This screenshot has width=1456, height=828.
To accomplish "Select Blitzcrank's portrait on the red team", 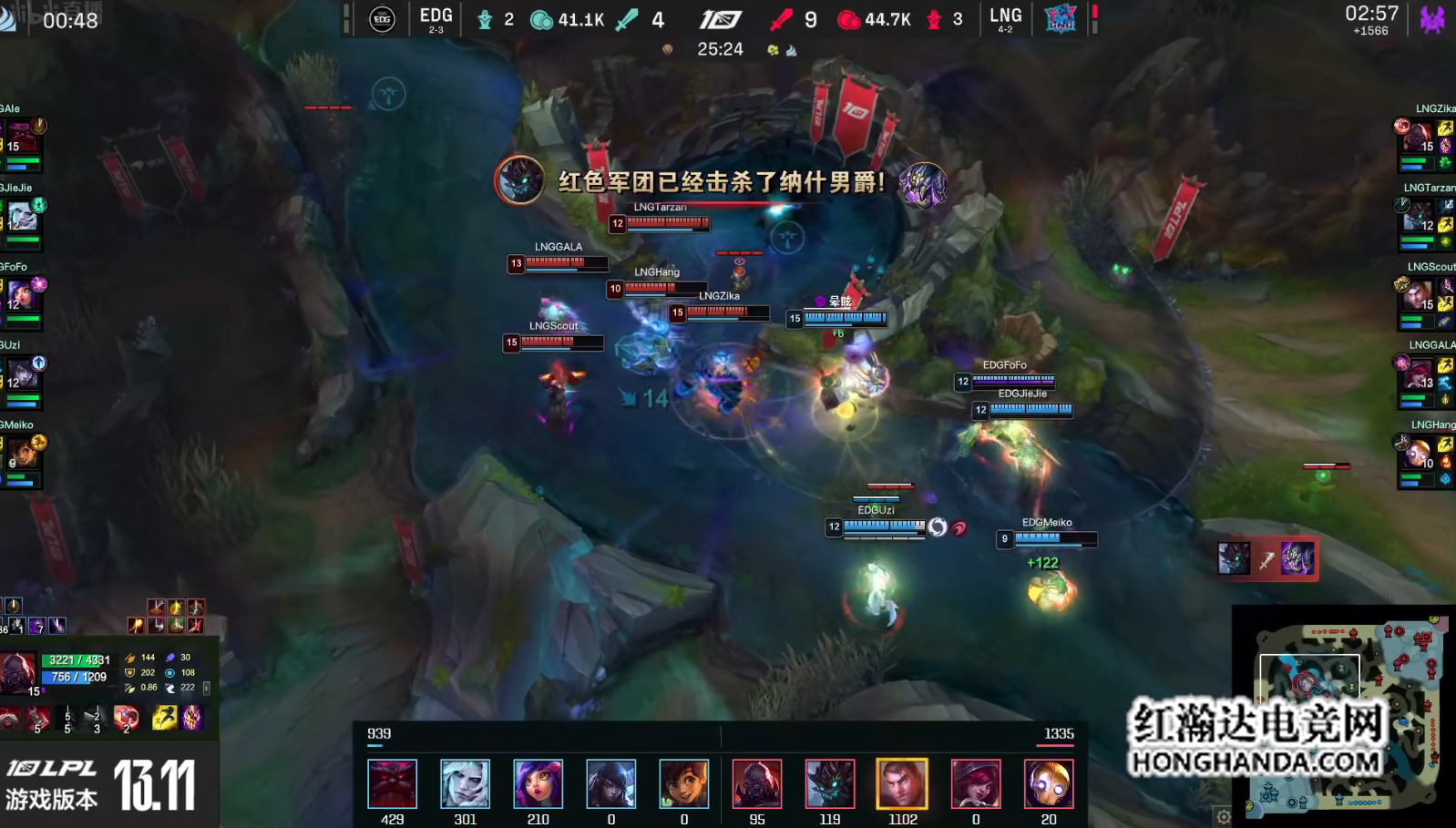I will click(x=1049, y=783).
